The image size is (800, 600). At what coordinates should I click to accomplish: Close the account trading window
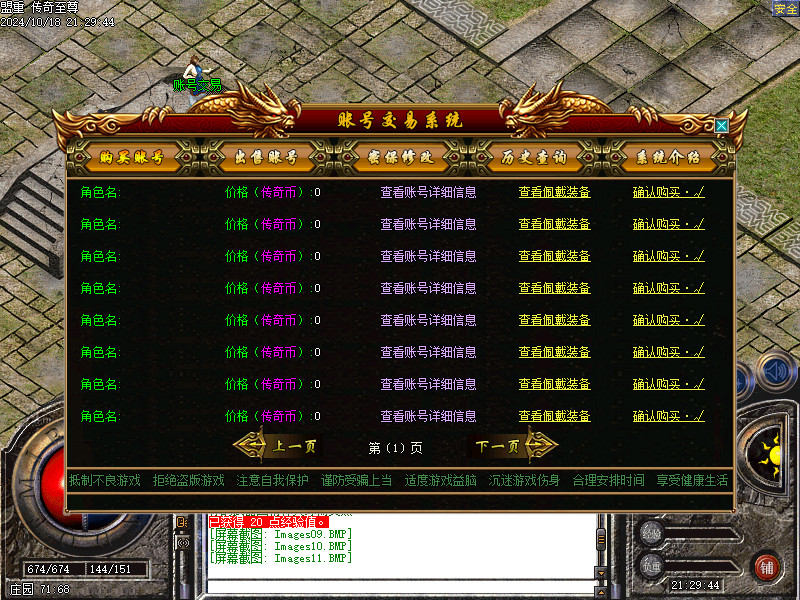(x=721, y=126)
